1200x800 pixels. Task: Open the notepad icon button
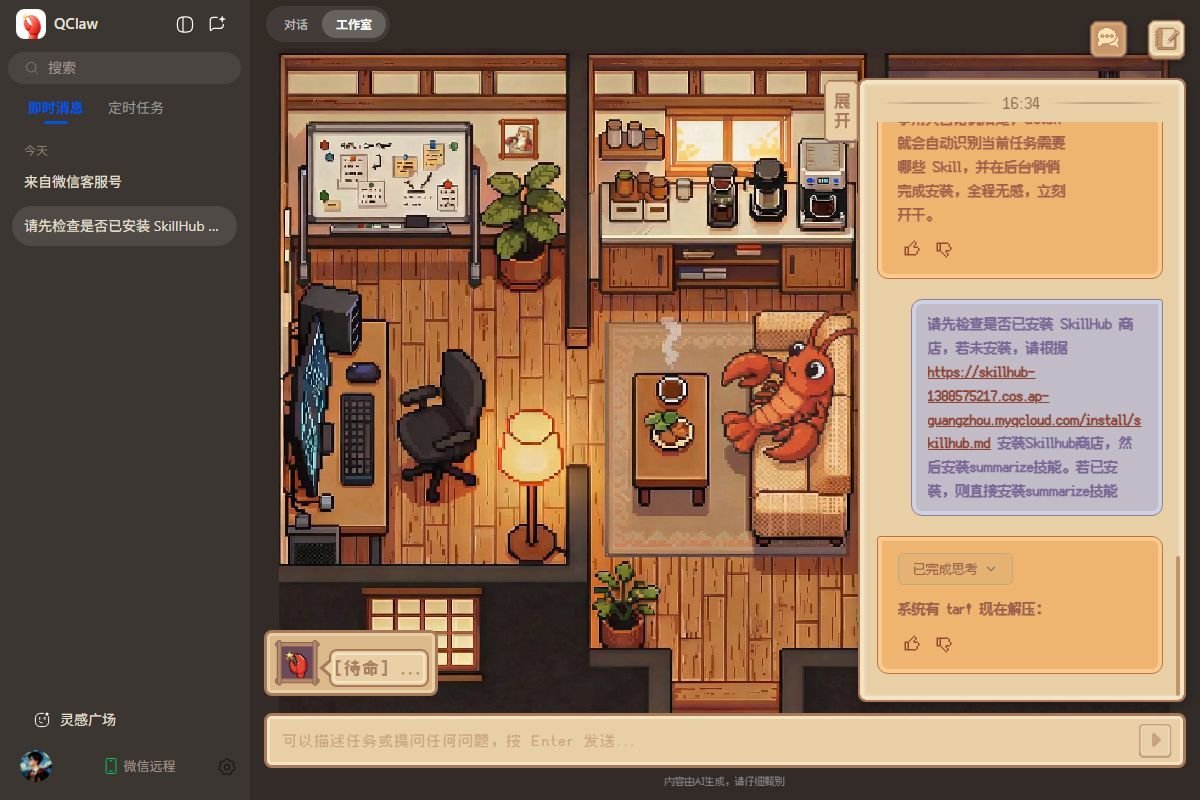(x=1166, y=39)
